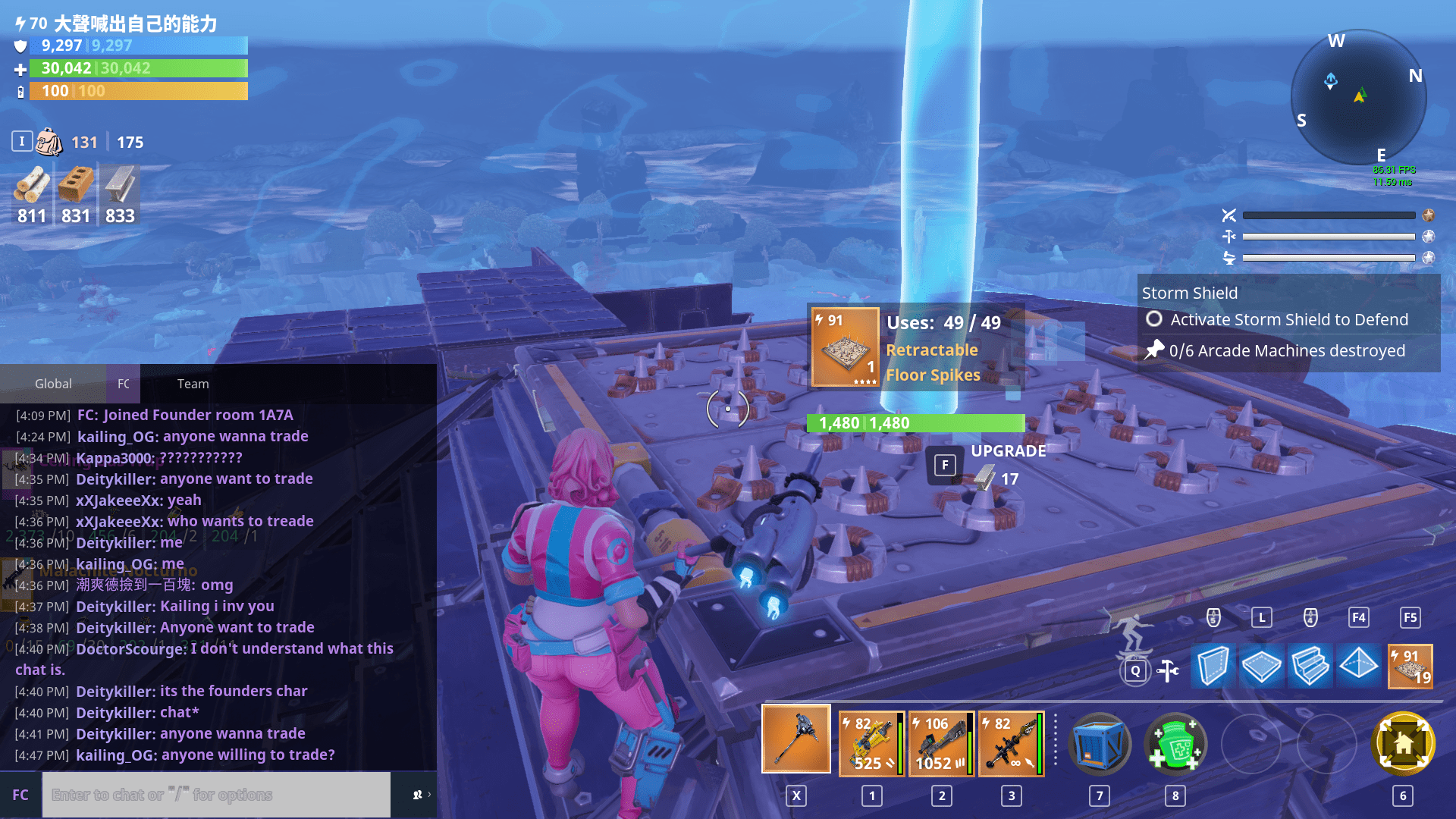Click inside the chat input field

click(x=216, y=794)
